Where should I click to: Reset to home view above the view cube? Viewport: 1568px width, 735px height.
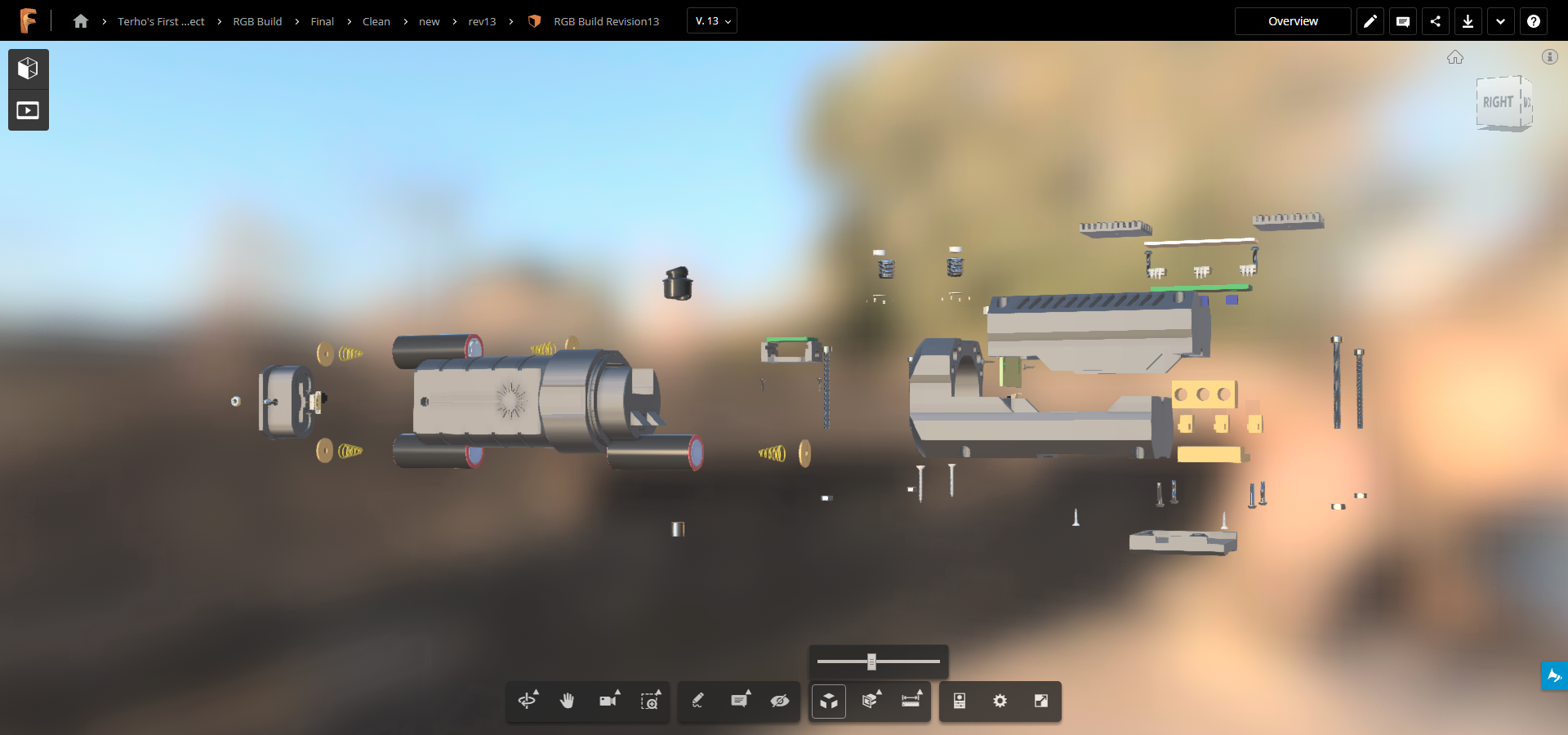(x=1455, y=57)
